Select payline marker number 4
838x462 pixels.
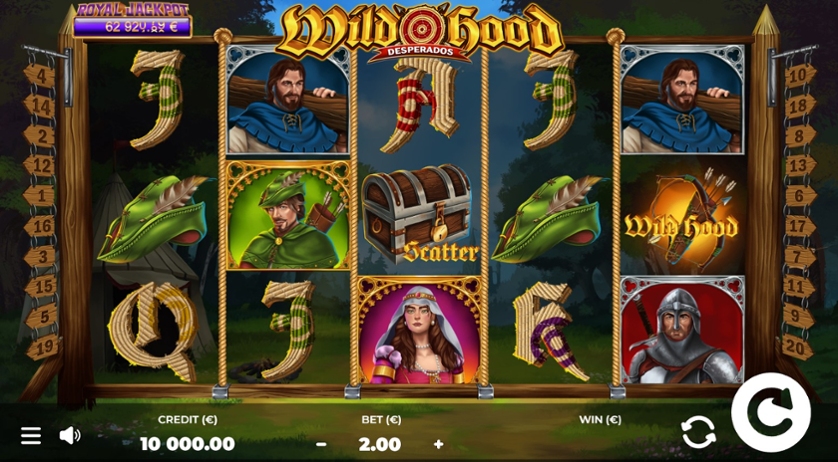[40, 76]
